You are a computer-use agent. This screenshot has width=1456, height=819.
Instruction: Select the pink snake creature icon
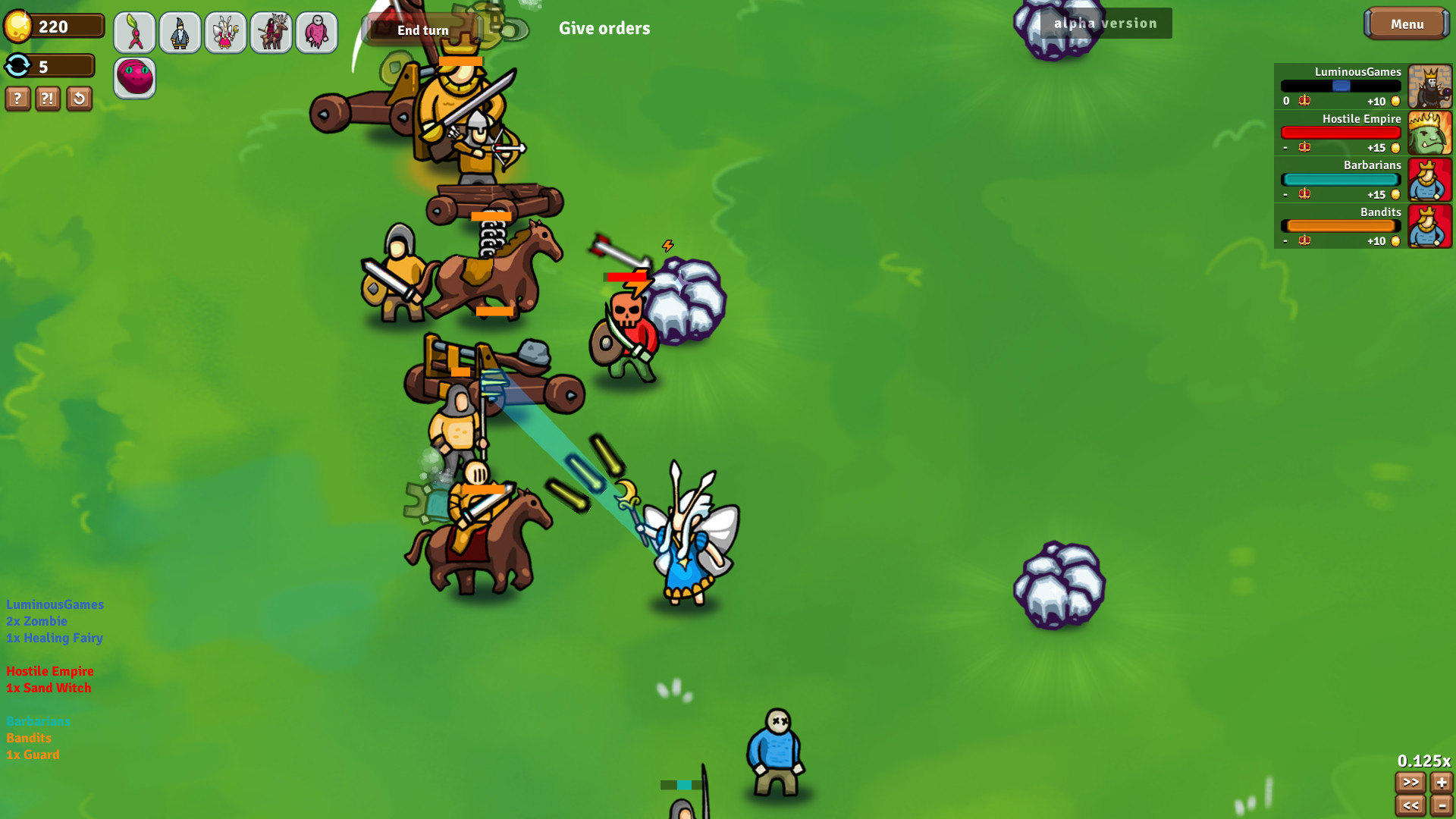[134, 77]
